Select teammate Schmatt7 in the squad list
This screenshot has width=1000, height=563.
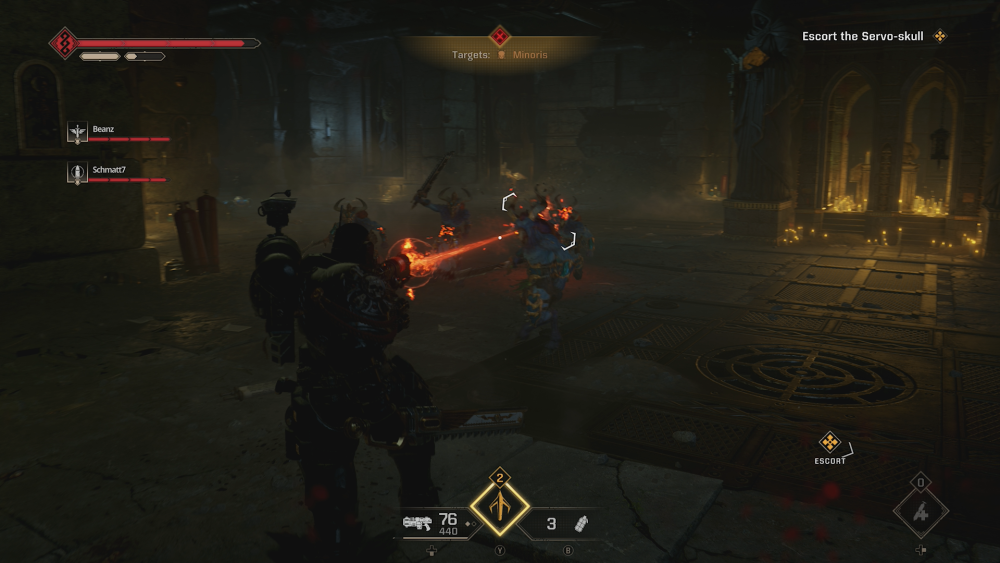(110, 172)
